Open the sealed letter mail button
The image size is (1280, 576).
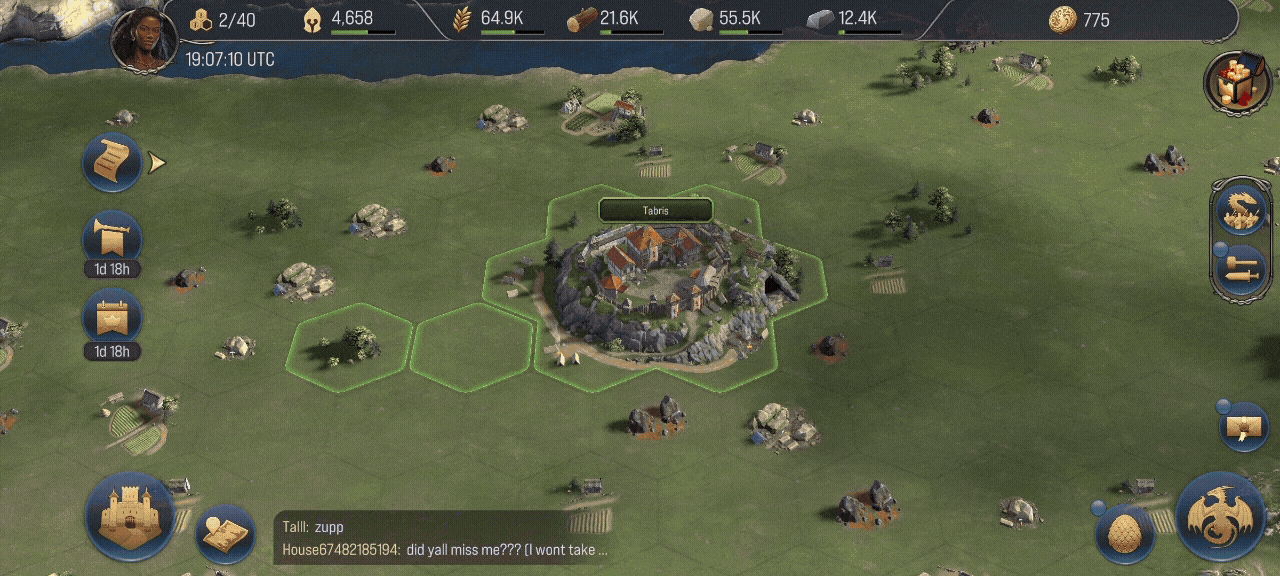point(1244,427)
